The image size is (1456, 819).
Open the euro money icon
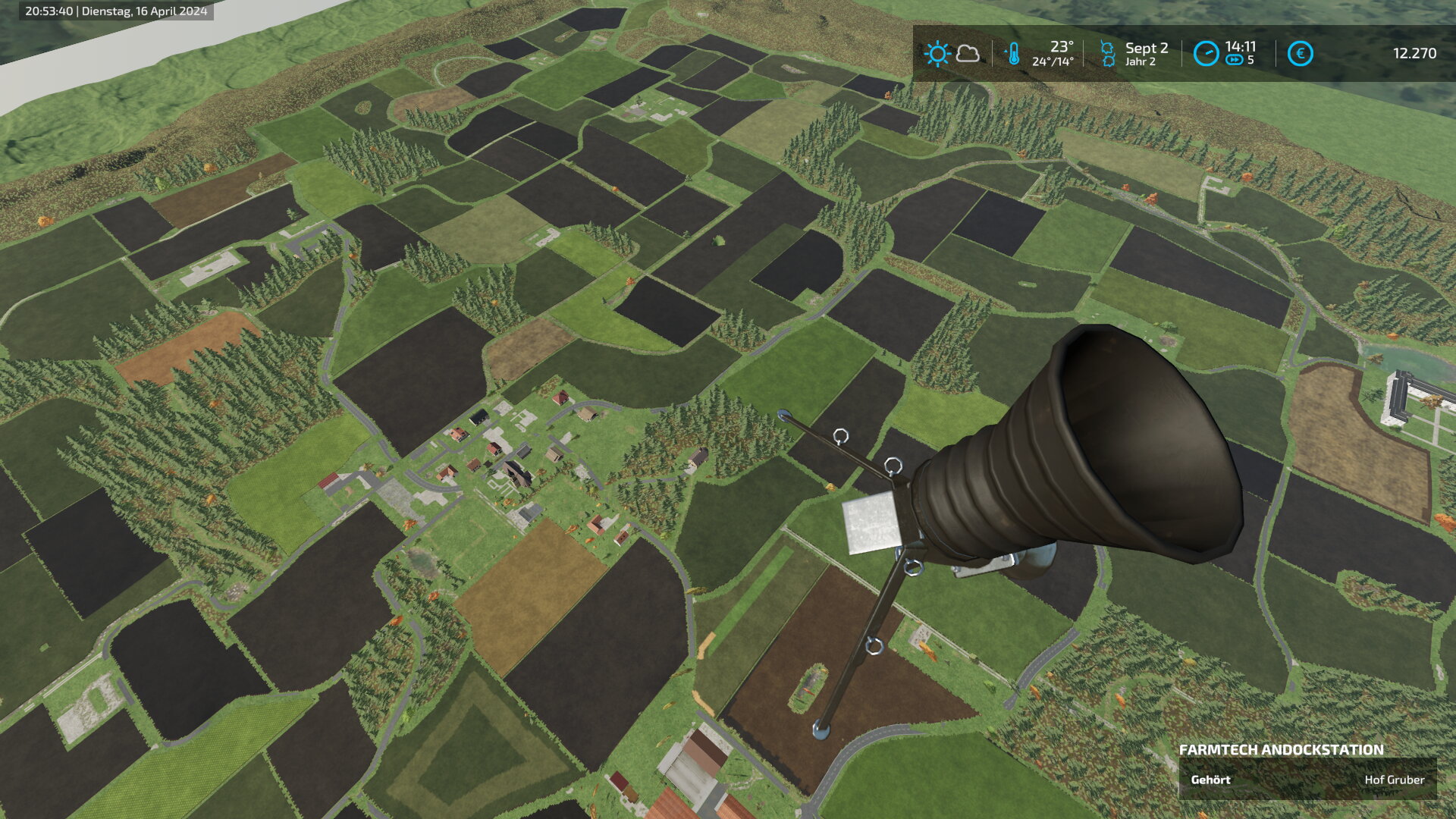[x=1300, y=54]
